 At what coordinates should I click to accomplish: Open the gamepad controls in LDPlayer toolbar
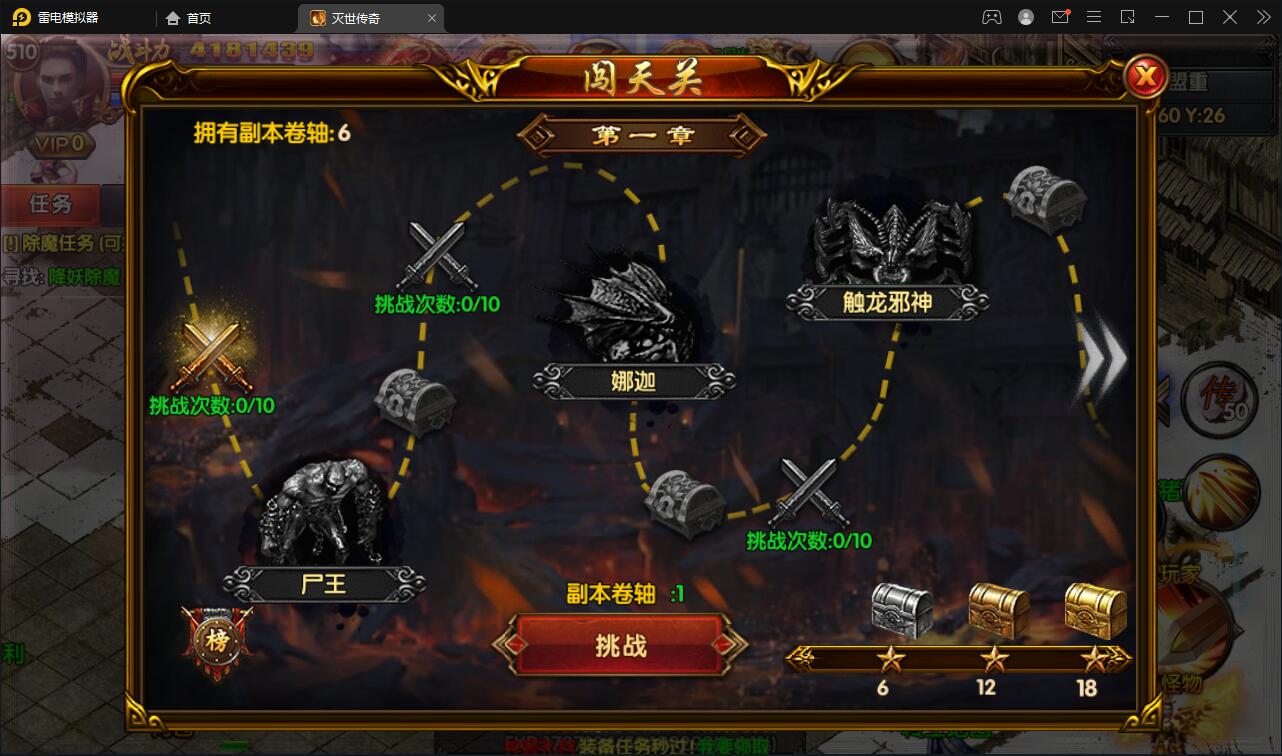[992, 17]
